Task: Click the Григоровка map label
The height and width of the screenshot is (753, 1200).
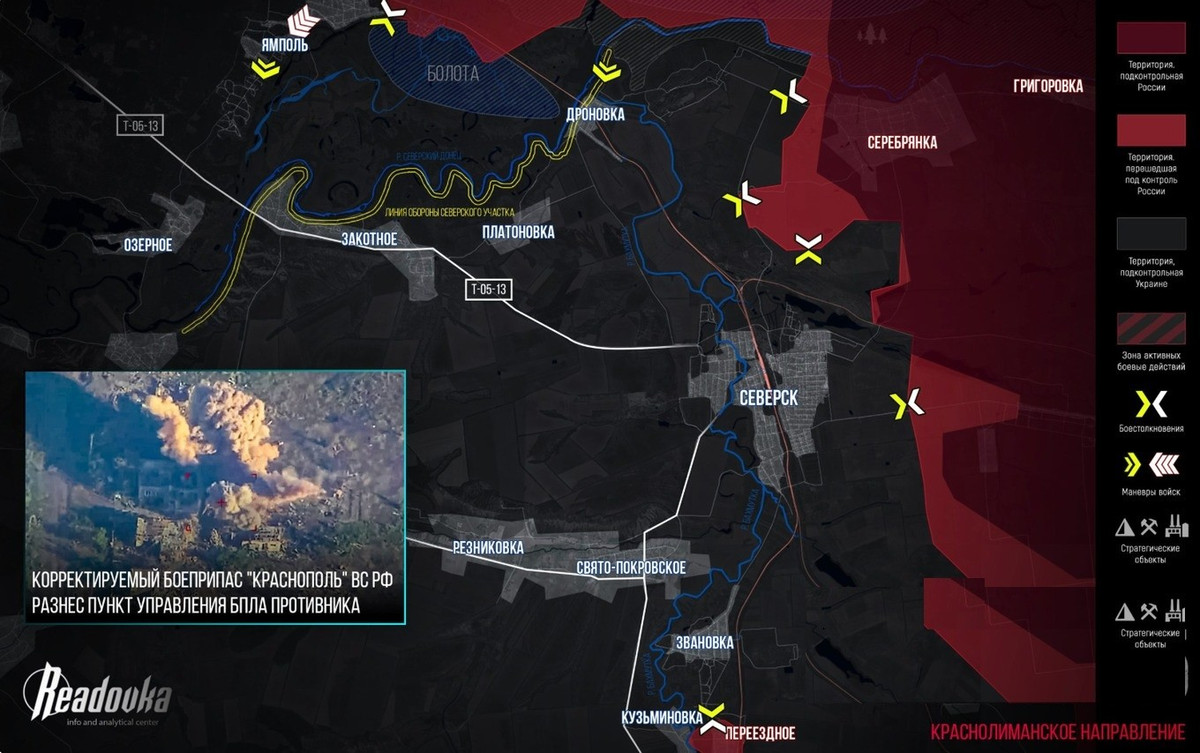Action: (x=1047, y=87)
